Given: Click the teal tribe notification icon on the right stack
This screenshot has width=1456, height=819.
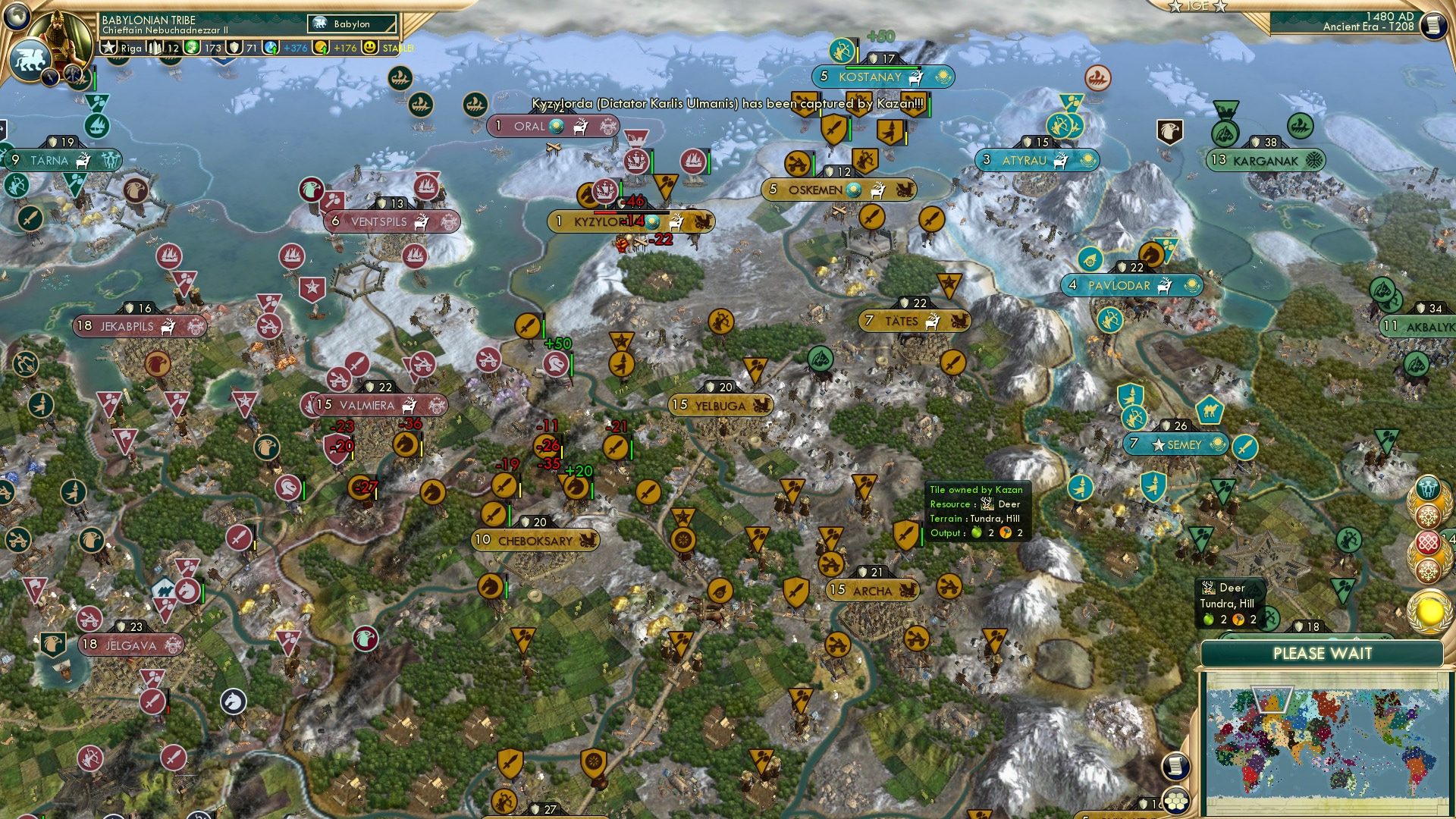Looking at the screenshot, I should click(x=1428, y=488).
